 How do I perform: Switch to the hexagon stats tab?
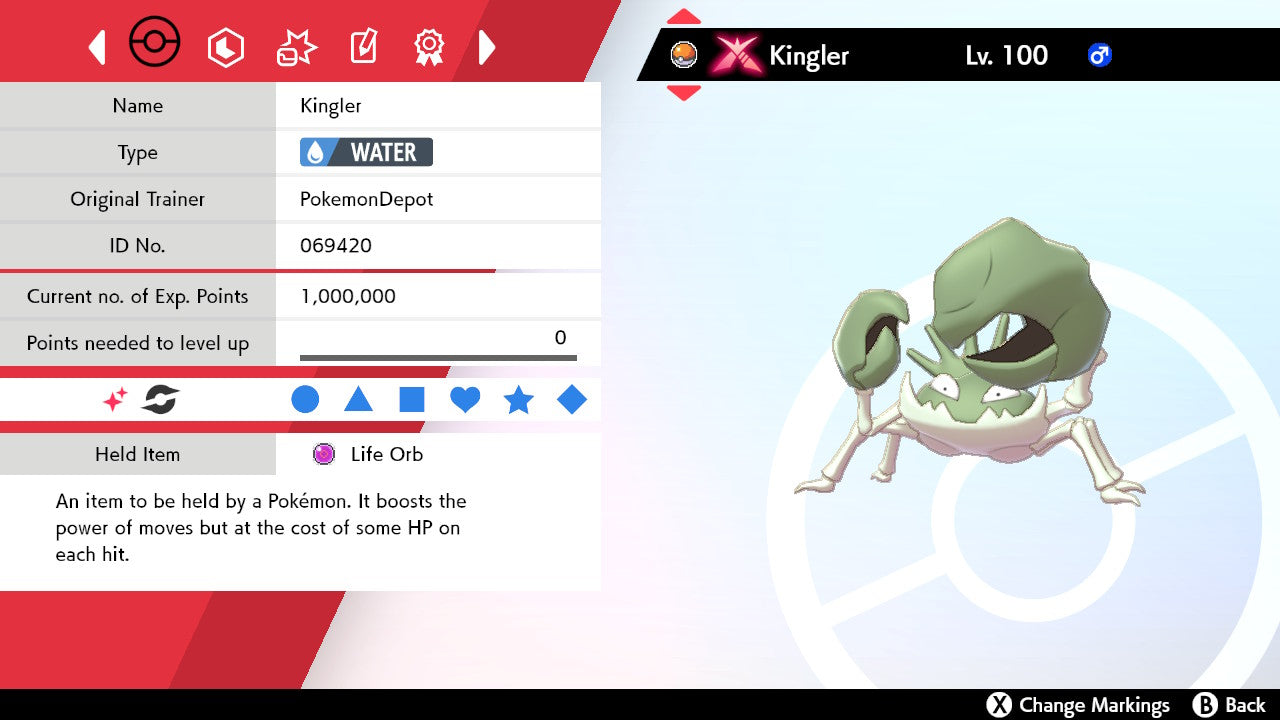(x=225, y=47)
